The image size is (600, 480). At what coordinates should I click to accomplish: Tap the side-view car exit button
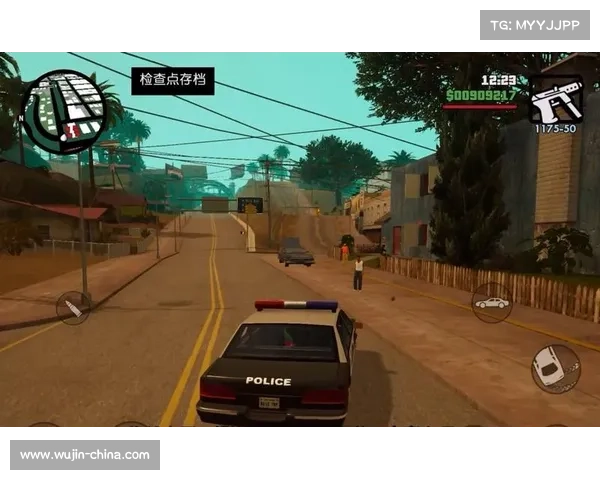pos(491,302)
